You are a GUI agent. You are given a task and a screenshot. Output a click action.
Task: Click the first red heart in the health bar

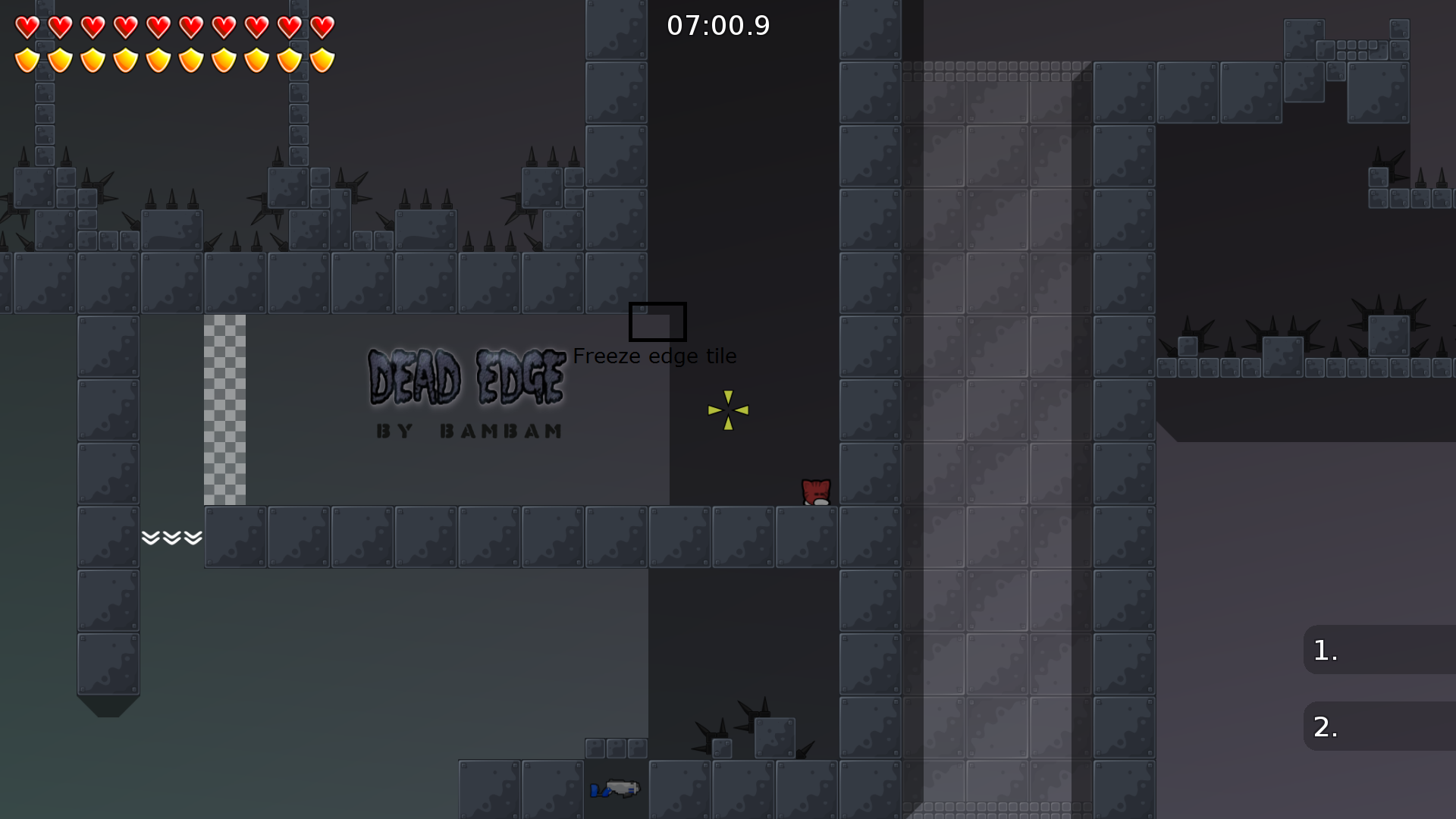26,28
